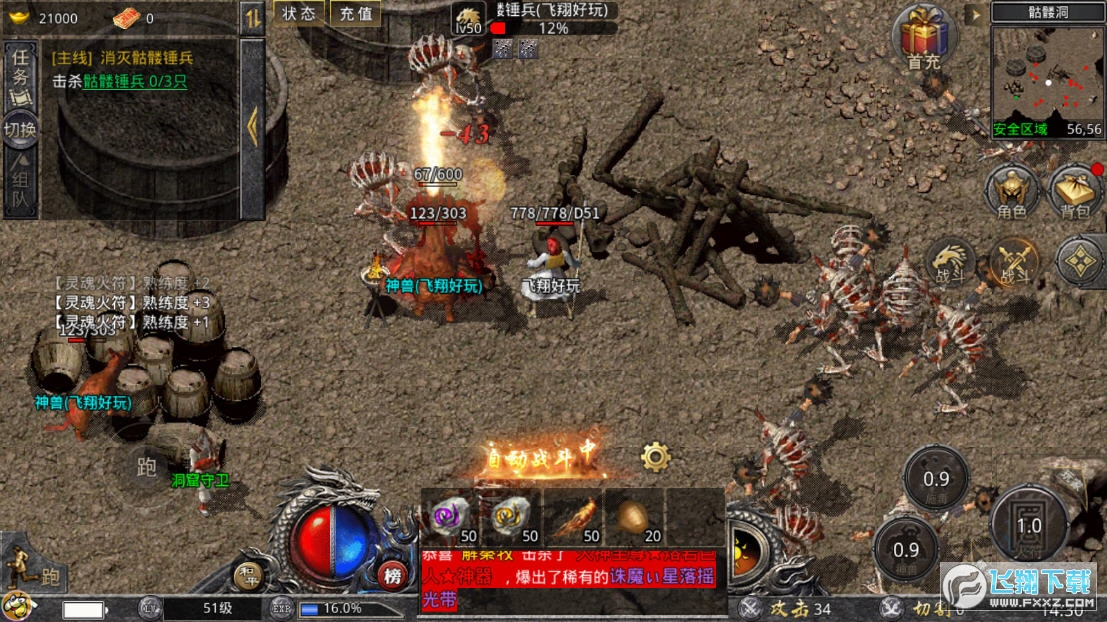Viewport: 1107px width, 622px height.
Task: Open the 背包 backpack inventory
Action: pyautogui.click(x=1074, y=191)
